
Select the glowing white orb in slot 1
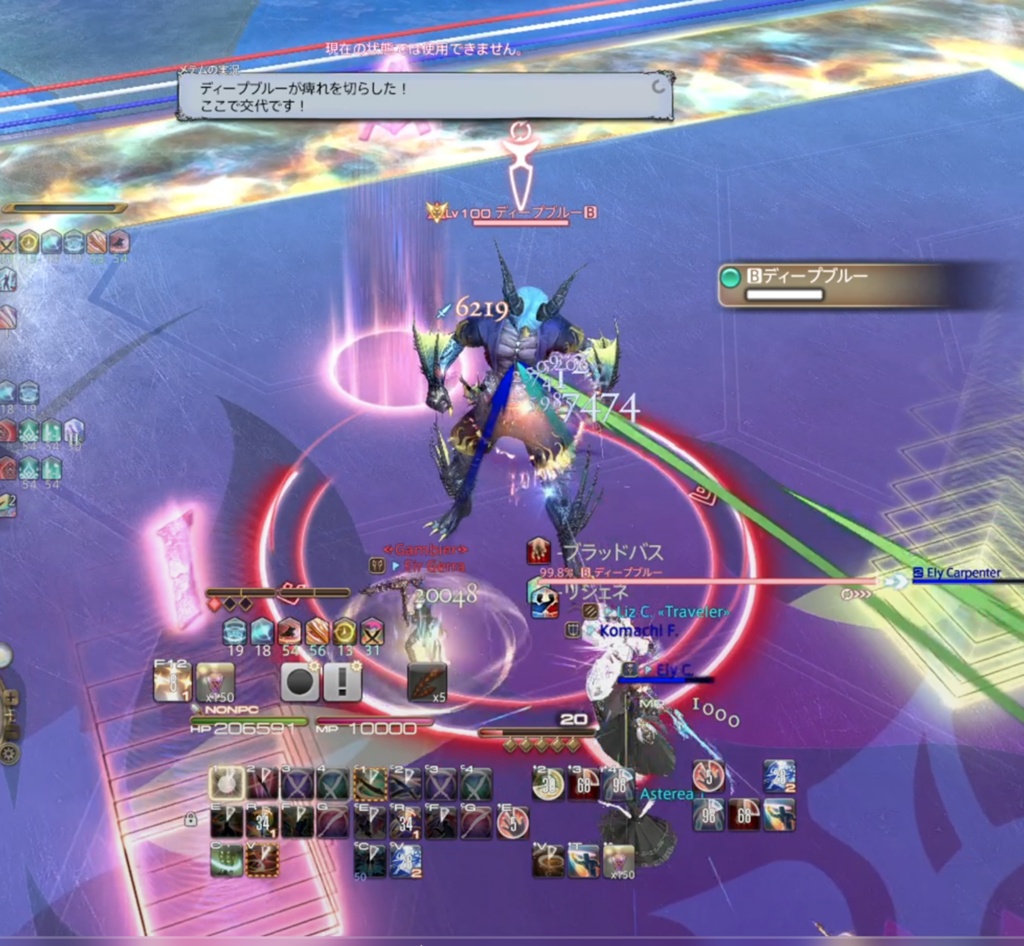tap(227, 783)
